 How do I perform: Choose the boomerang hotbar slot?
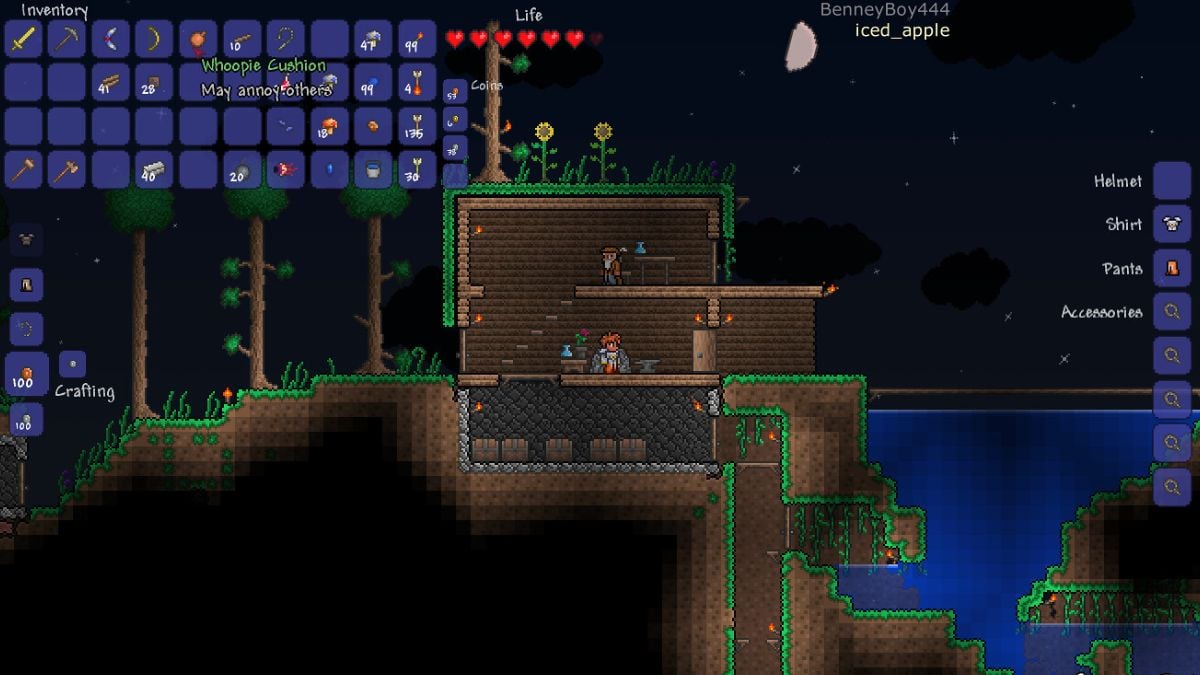[x=111, y=40]
